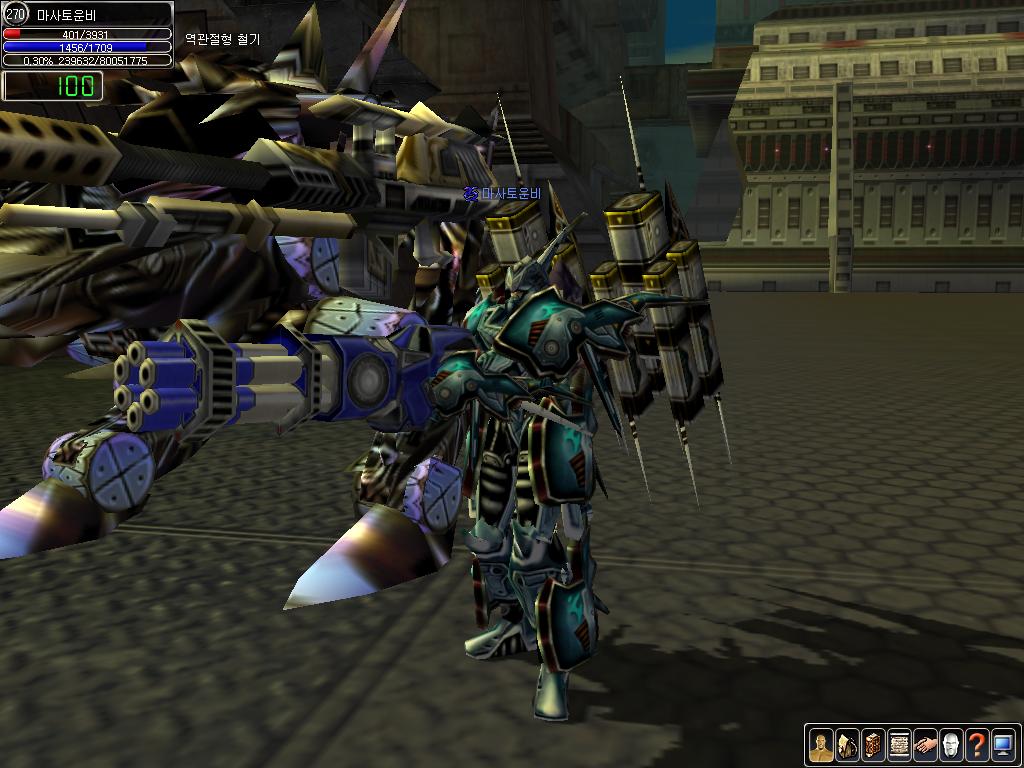Open the parchment scroll icon
The image size is (1024, 768).
pos(898,745)
